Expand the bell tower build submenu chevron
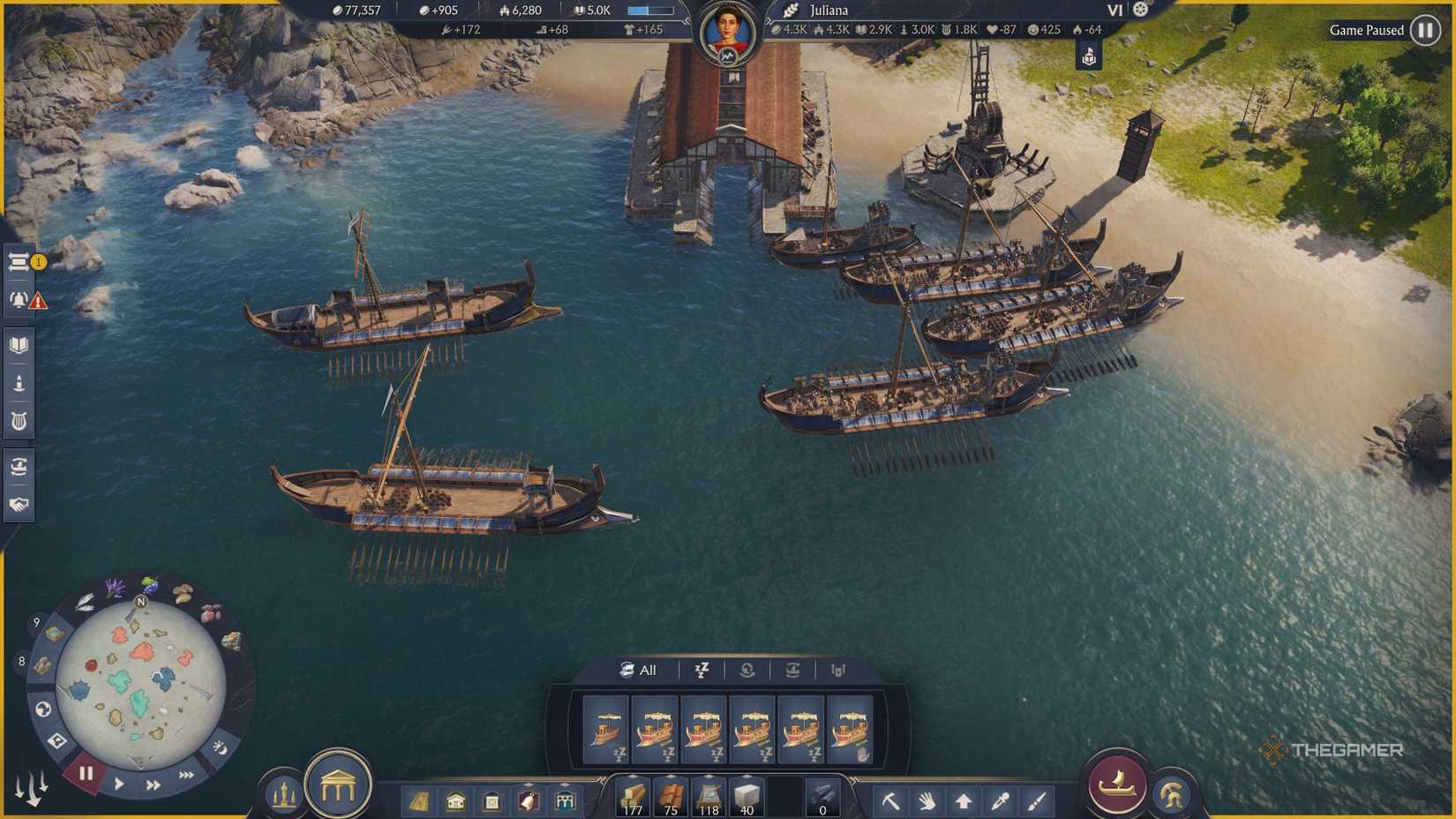Viewport: 1456px width, 819px height. [x=528, y=785]
